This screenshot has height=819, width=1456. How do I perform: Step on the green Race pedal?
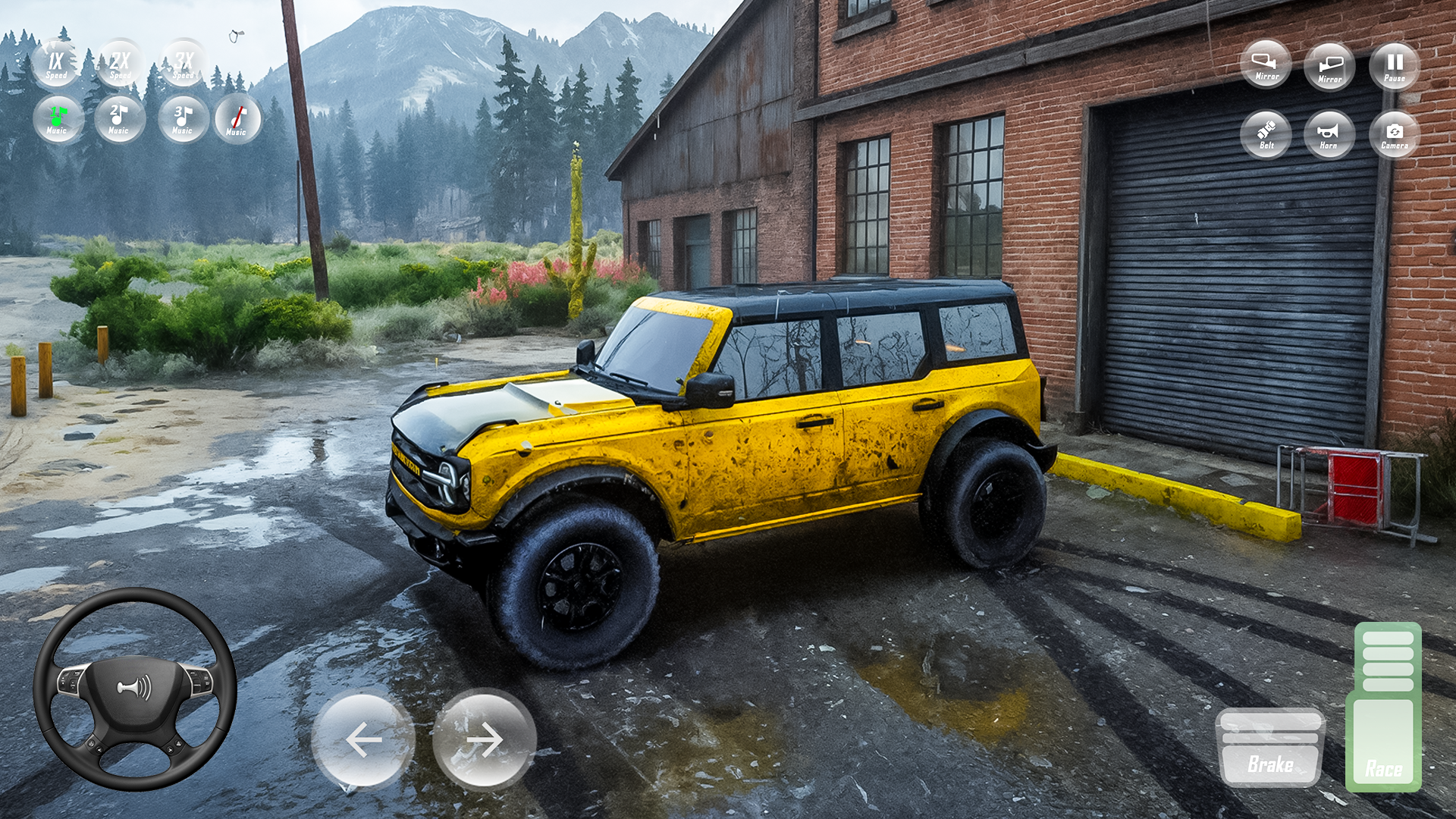(1384, 709)
